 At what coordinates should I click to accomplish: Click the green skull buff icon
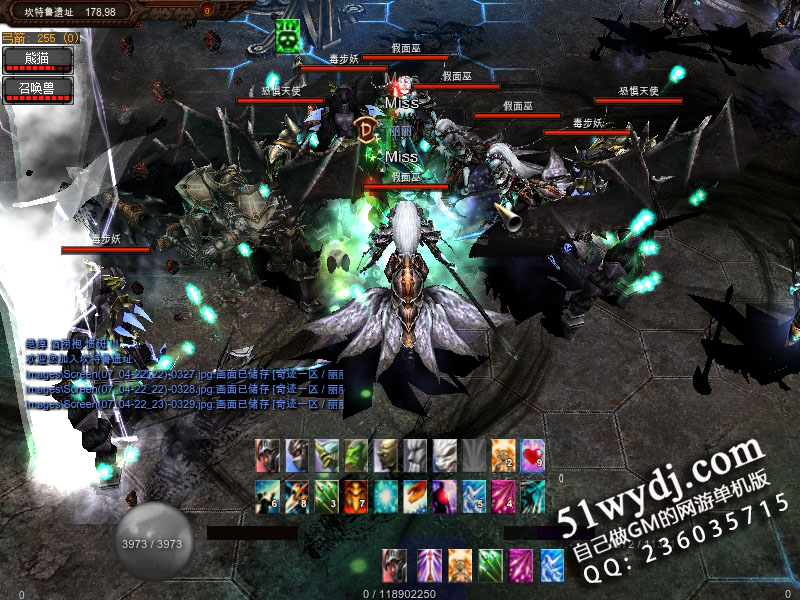click(x=288, y=37)
